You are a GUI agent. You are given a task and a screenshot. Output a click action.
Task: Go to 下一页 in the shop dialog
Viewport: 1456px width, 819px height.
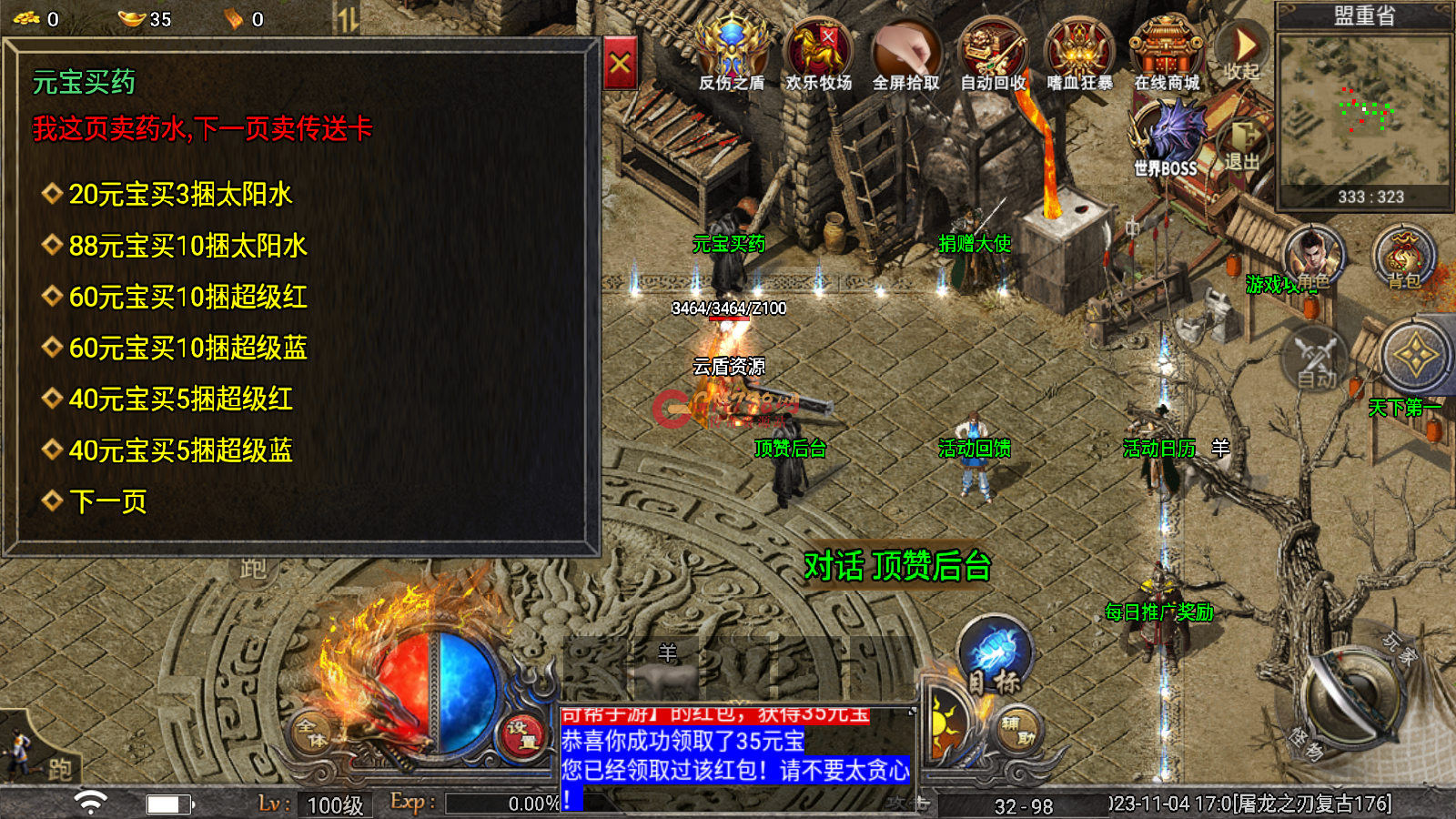(107, 501)
